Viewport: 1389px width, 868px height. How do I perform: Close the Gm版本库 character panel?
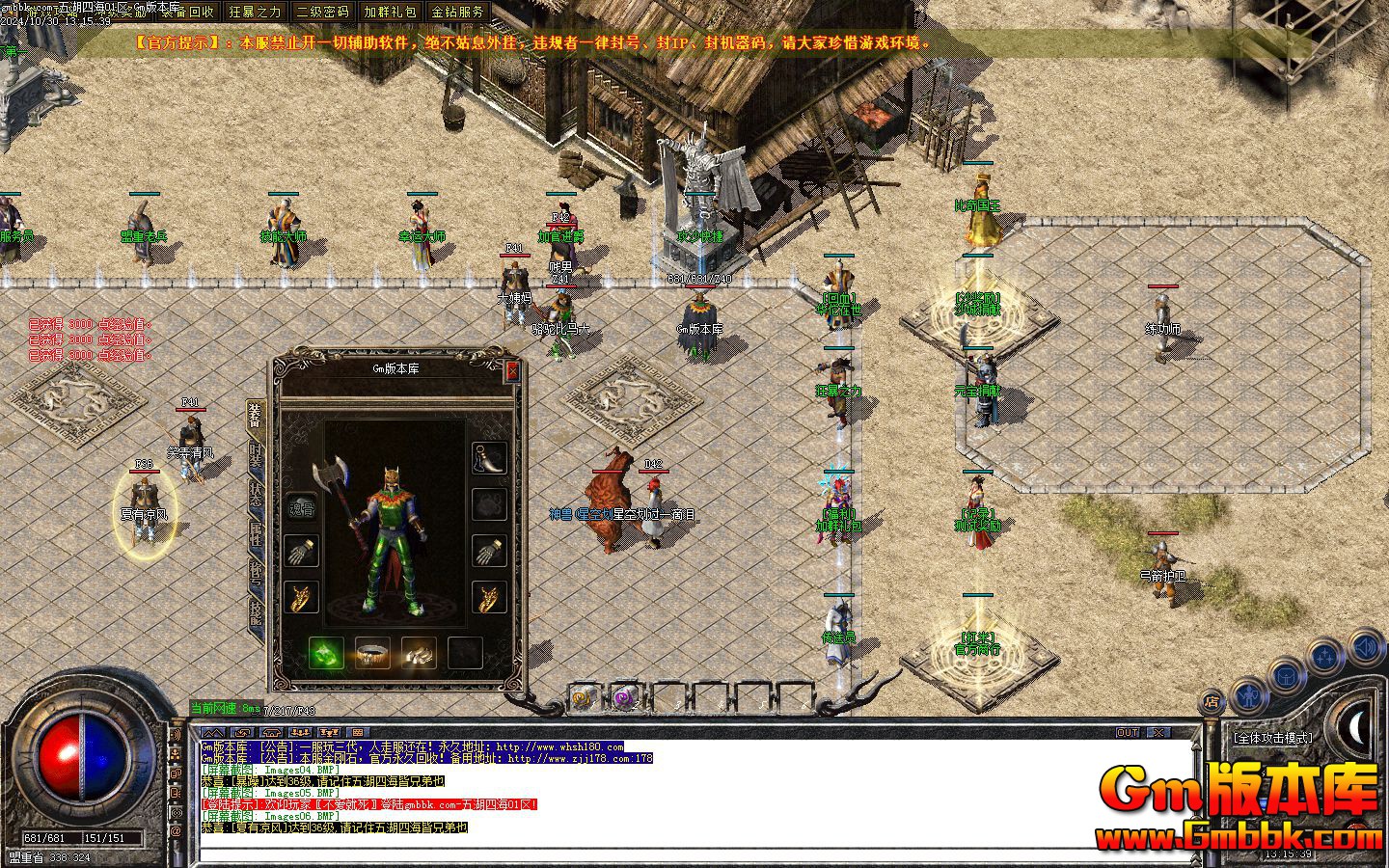coord(512,370)
